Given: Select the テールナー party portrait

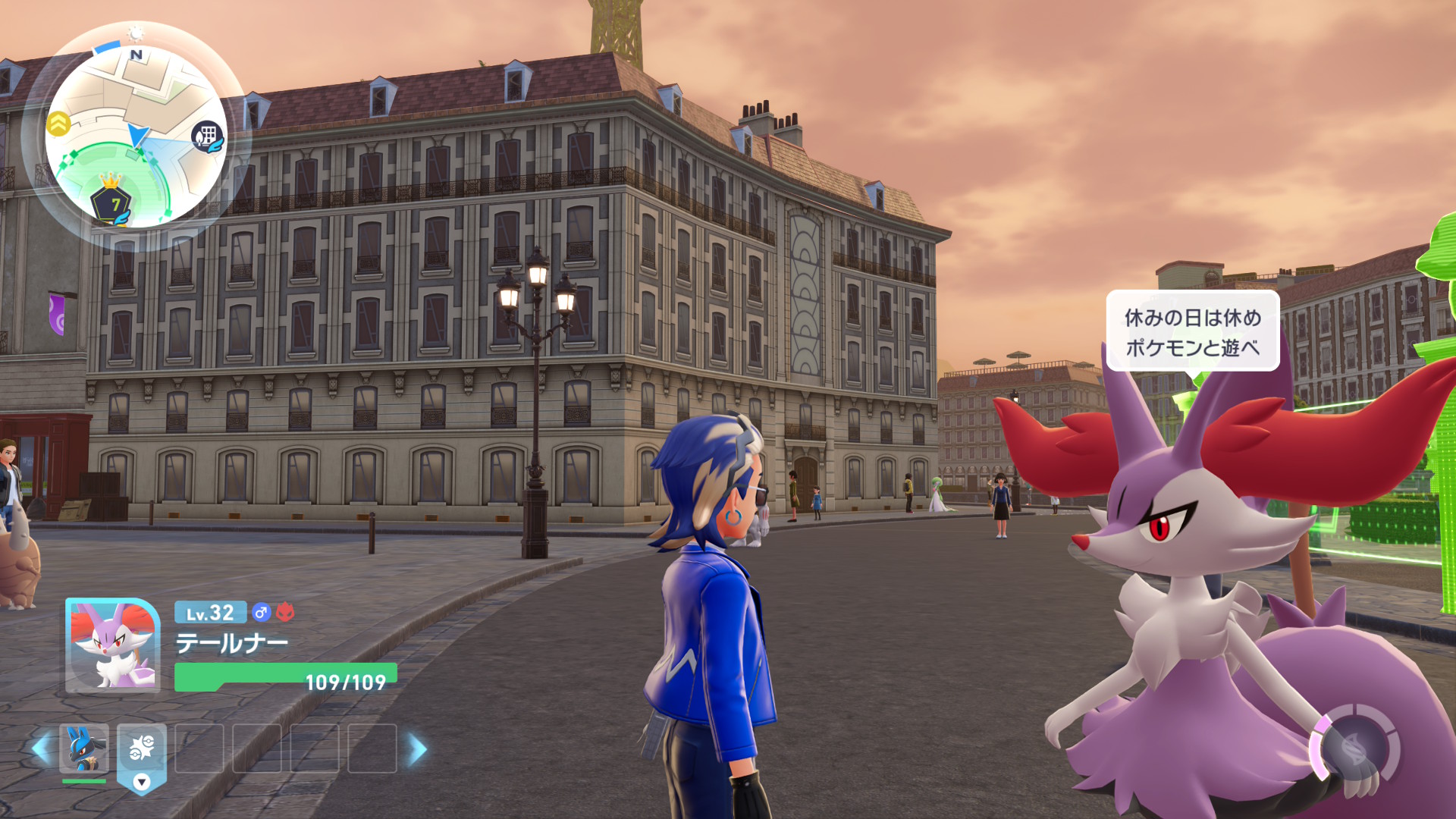Looking at the screenshot, I should point(112,645).
